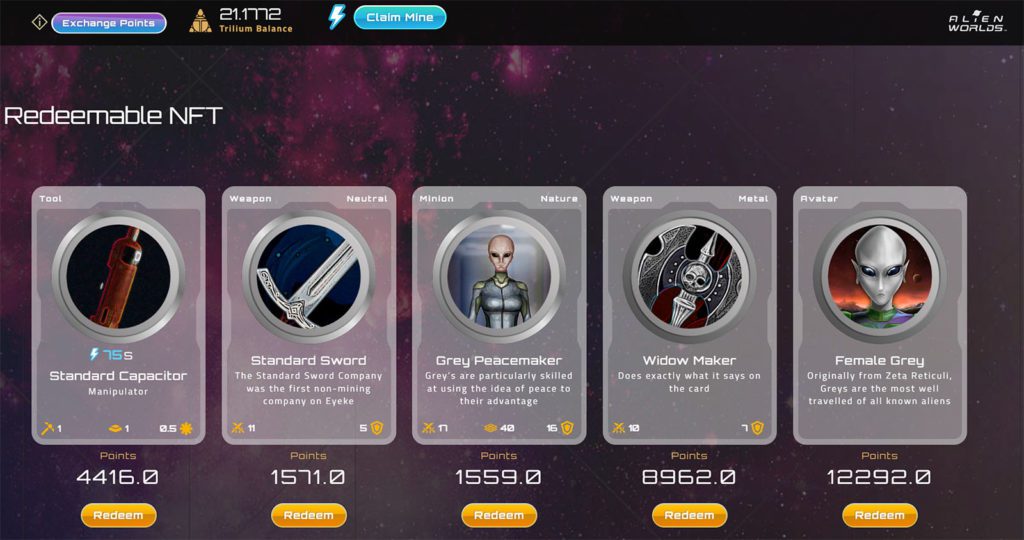Viewport: 1024px width, 540px height.
Task: Redeem the Widow Maker weapon
Action: coord(689,515)
